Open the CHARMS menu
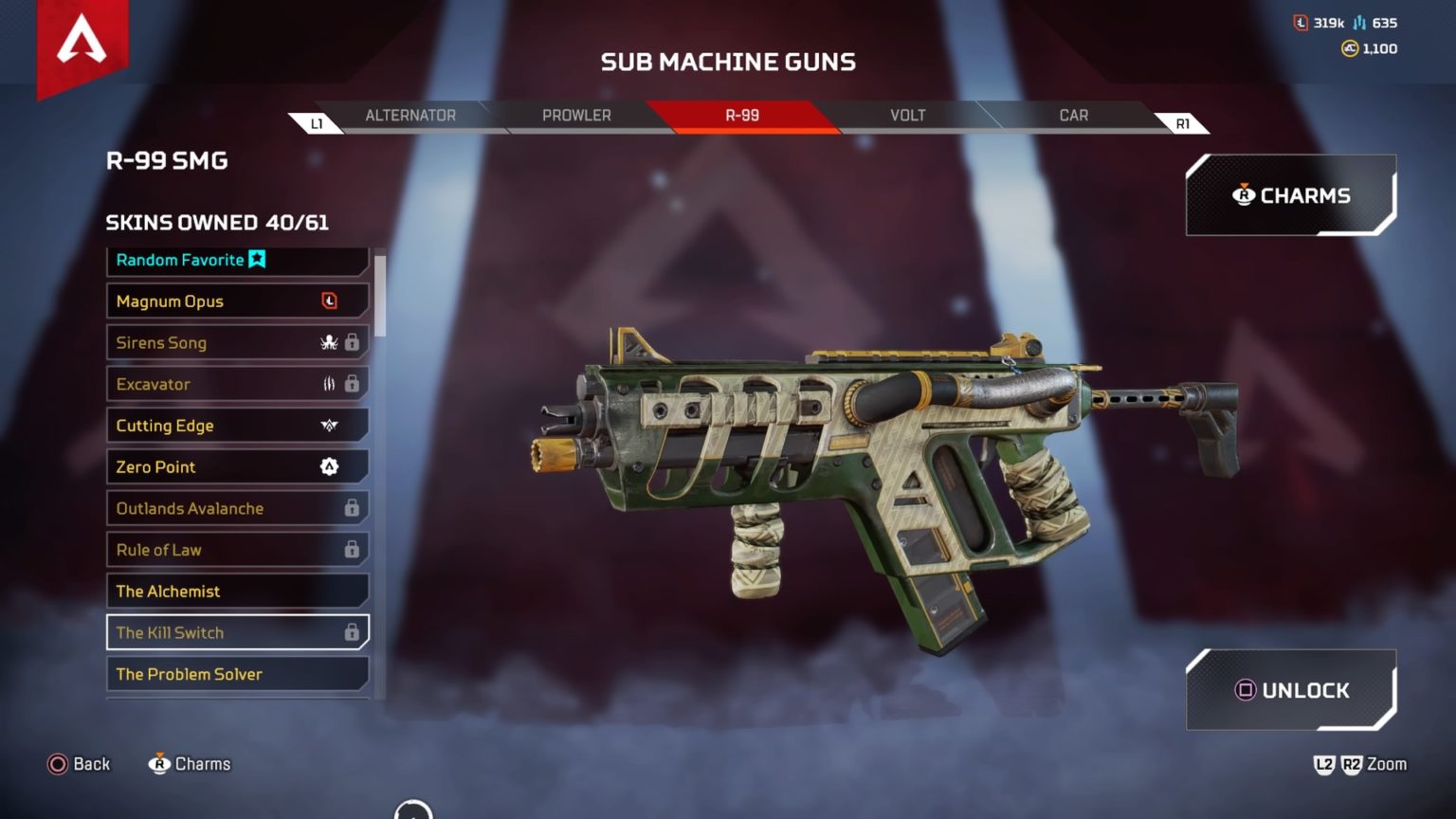This screenshot has width=1456, height=819. 1291,195
